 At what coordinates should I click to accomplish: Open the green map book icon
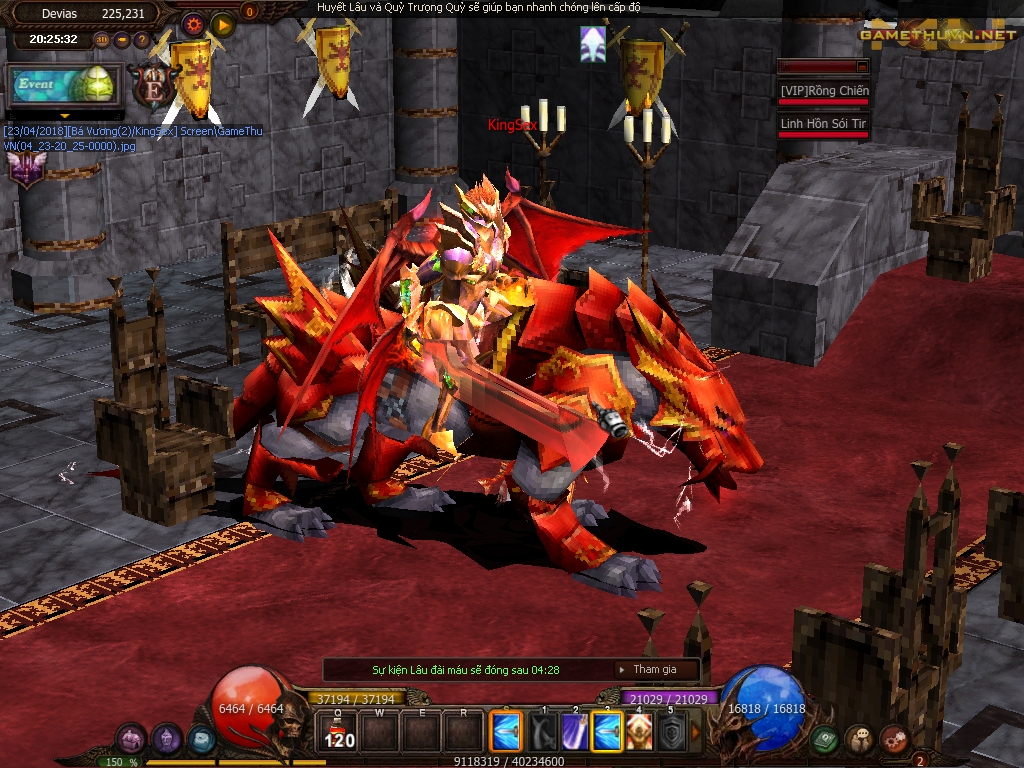coord(823,739)
